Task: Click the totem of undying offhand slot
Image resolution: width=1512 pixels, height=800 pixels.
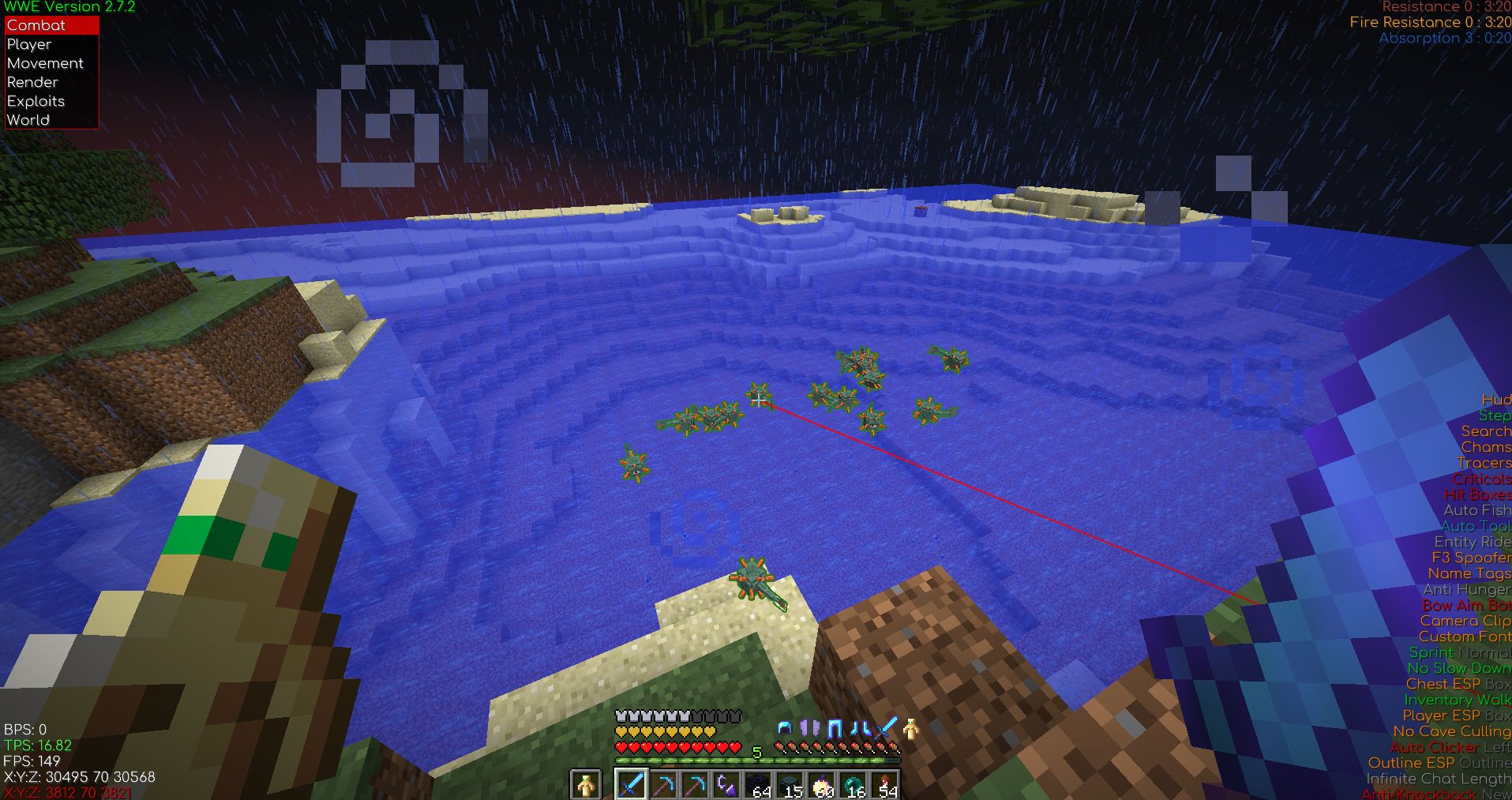Action: coord(585,783)
